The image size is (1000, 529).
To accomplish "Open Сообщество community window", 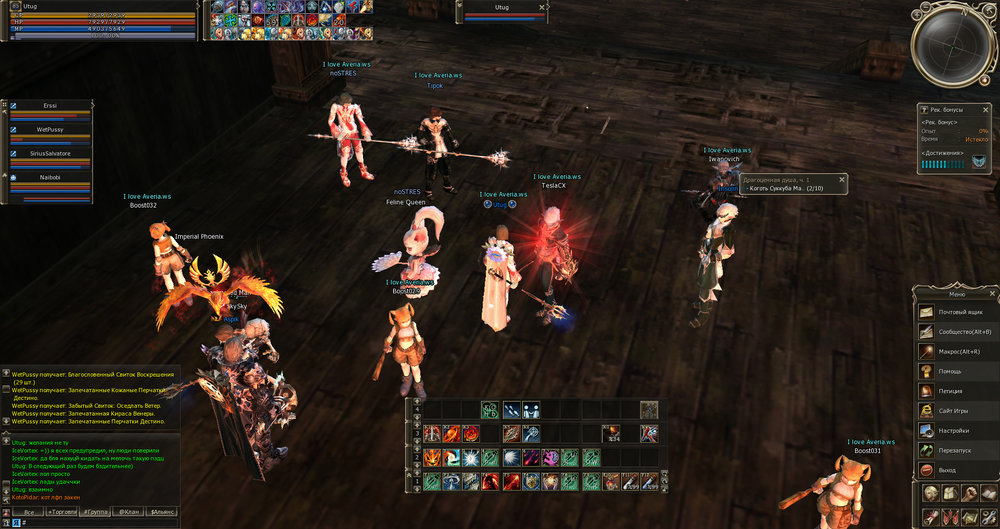I will [957, 332].
